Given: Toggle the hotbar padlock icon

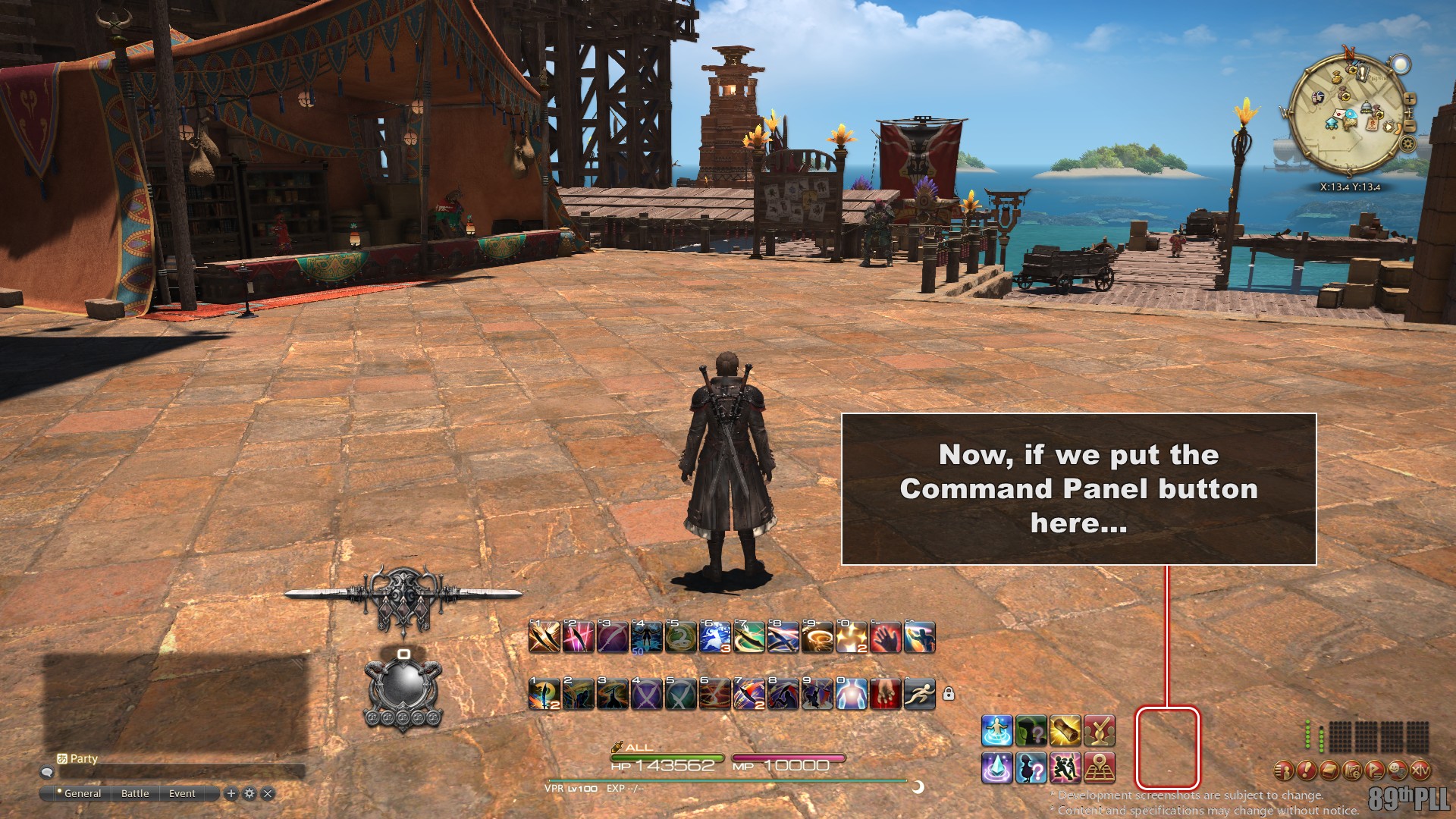Looking at the screenshot, I should [949, 693].
